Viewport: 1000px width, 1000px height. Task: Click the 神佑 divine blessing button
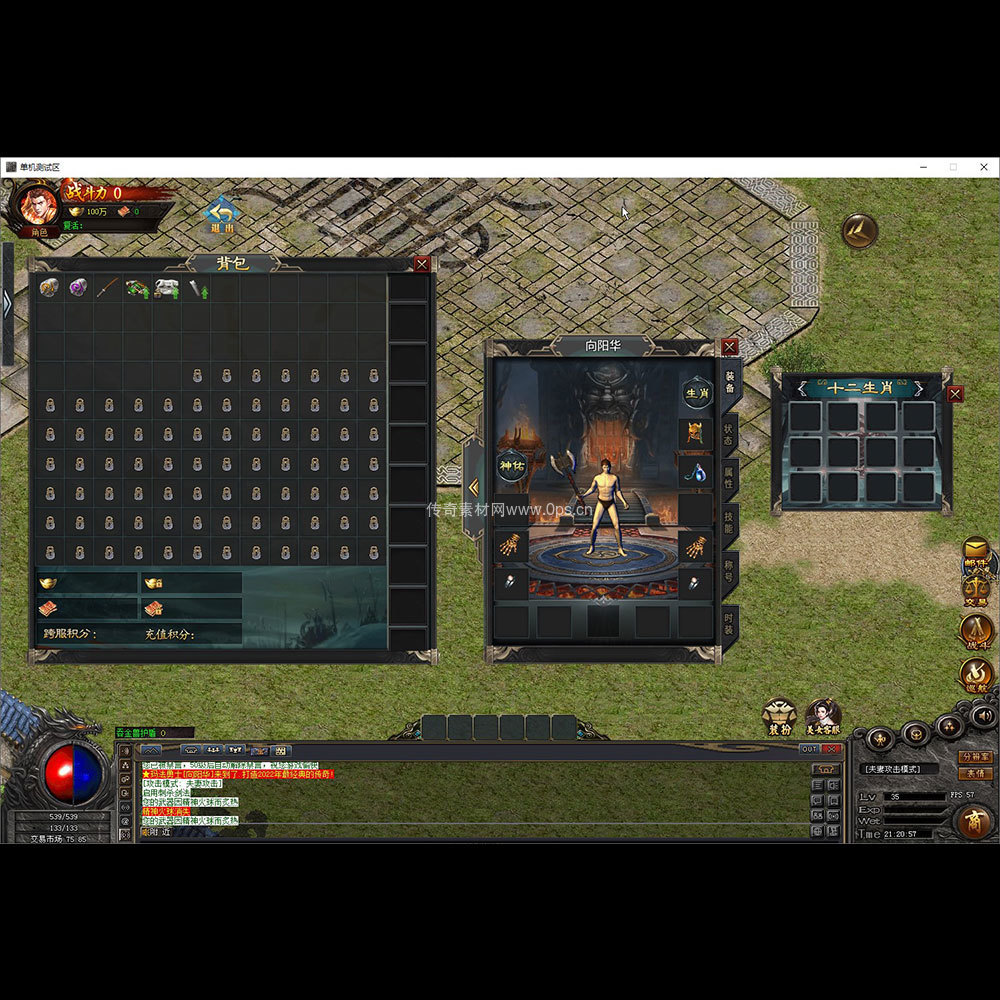(512, 464)
